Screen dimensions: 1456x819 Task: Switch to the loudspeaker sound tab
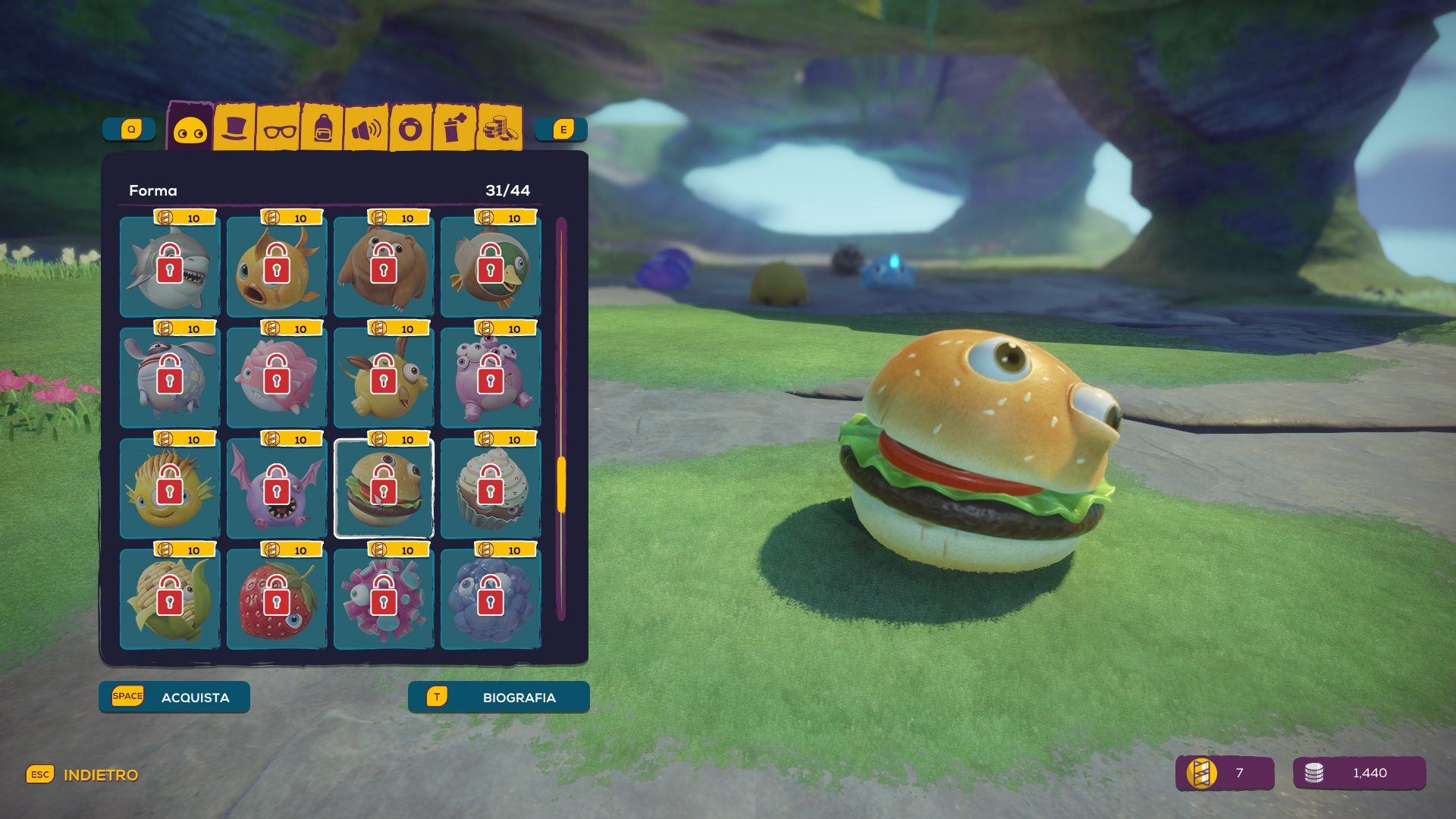click(366, 130)
